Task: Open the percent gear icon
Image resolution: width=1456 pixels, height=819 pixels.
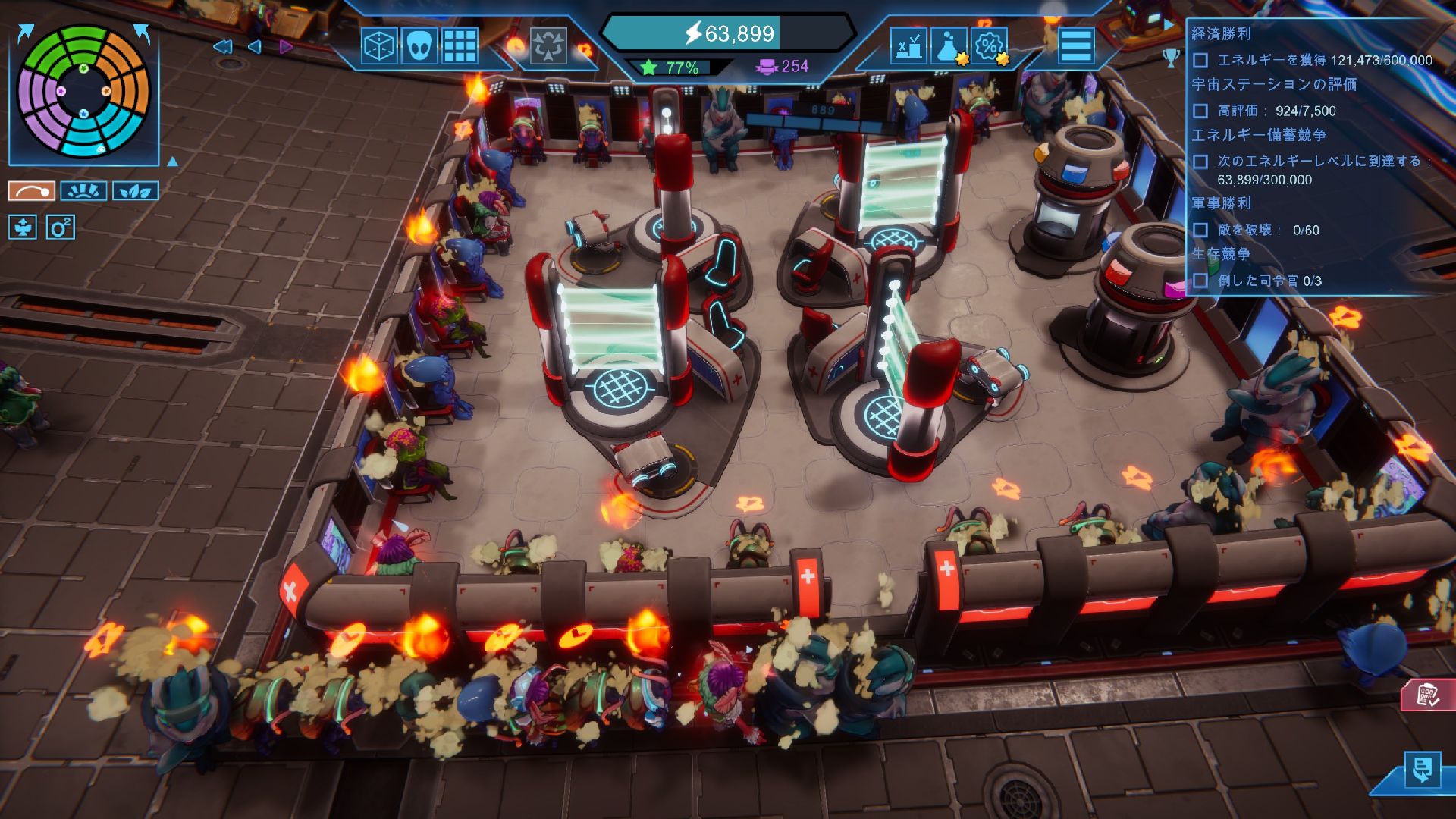Action: (989, 45)
